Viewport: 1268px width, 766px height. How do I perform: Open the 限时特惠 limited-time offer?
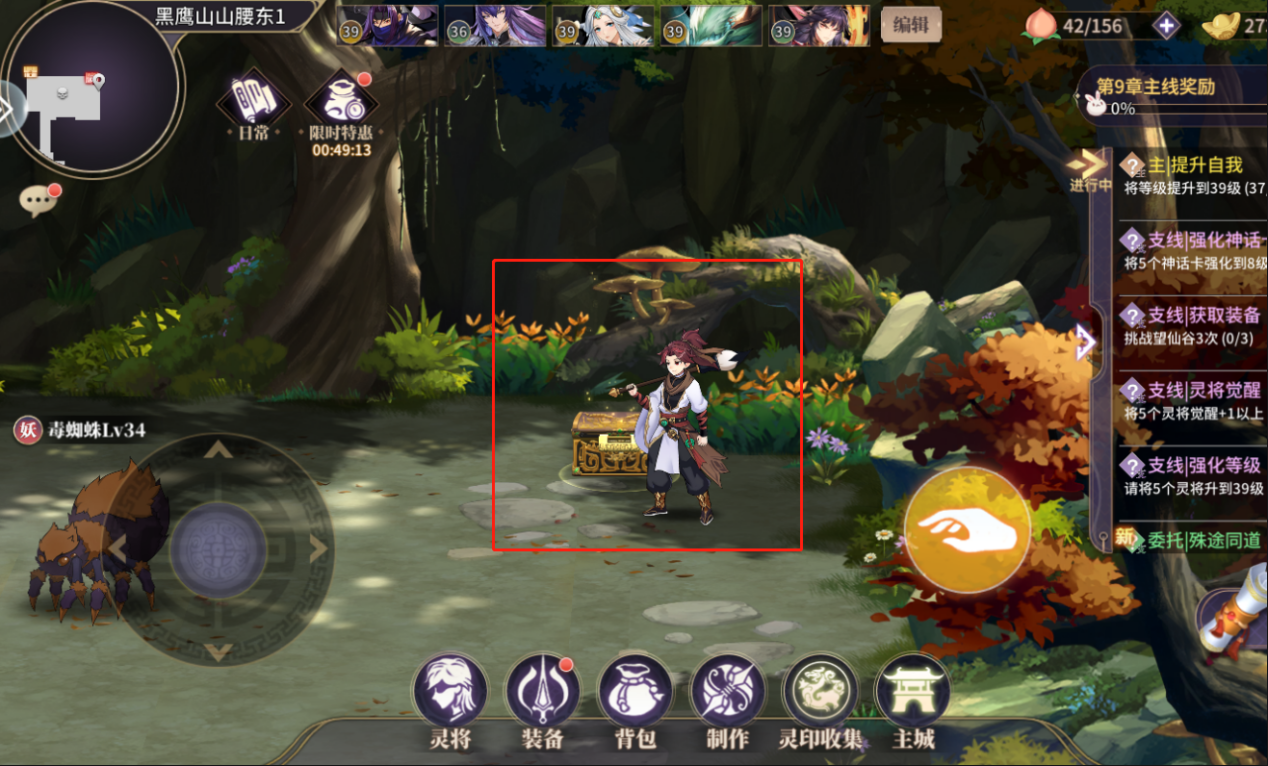click(341, 104)
